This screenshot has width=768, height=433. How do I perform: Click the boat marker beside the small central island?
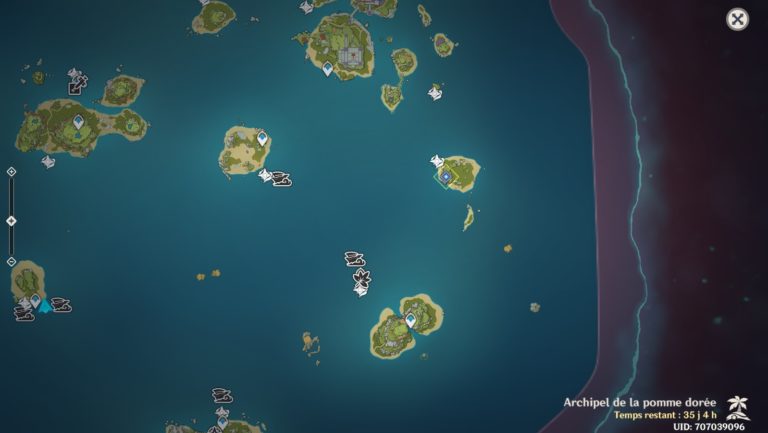tap(281, 180)
